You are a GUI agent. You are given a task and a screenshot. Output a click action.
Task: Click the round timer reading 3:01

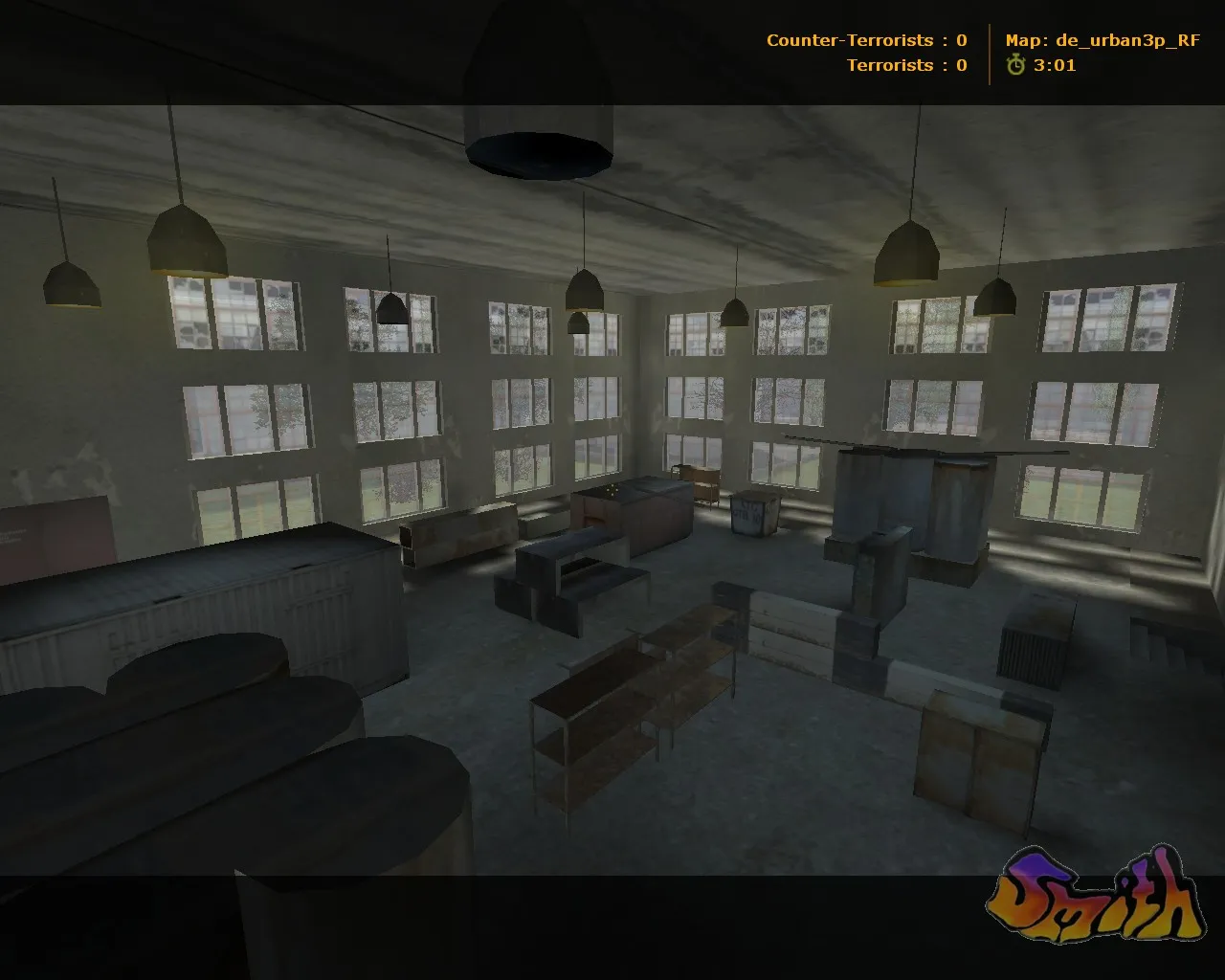[1053, 66]
